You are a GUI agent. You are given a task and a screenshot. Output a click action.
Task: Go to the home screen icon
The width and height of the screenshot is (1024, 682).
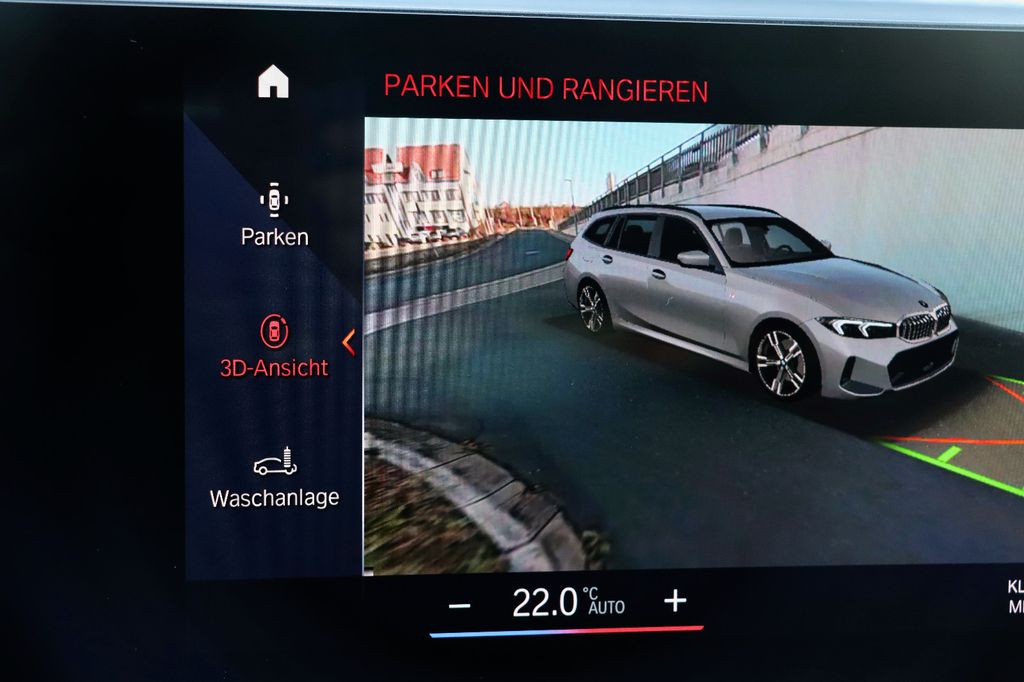[x=273, y=82]
